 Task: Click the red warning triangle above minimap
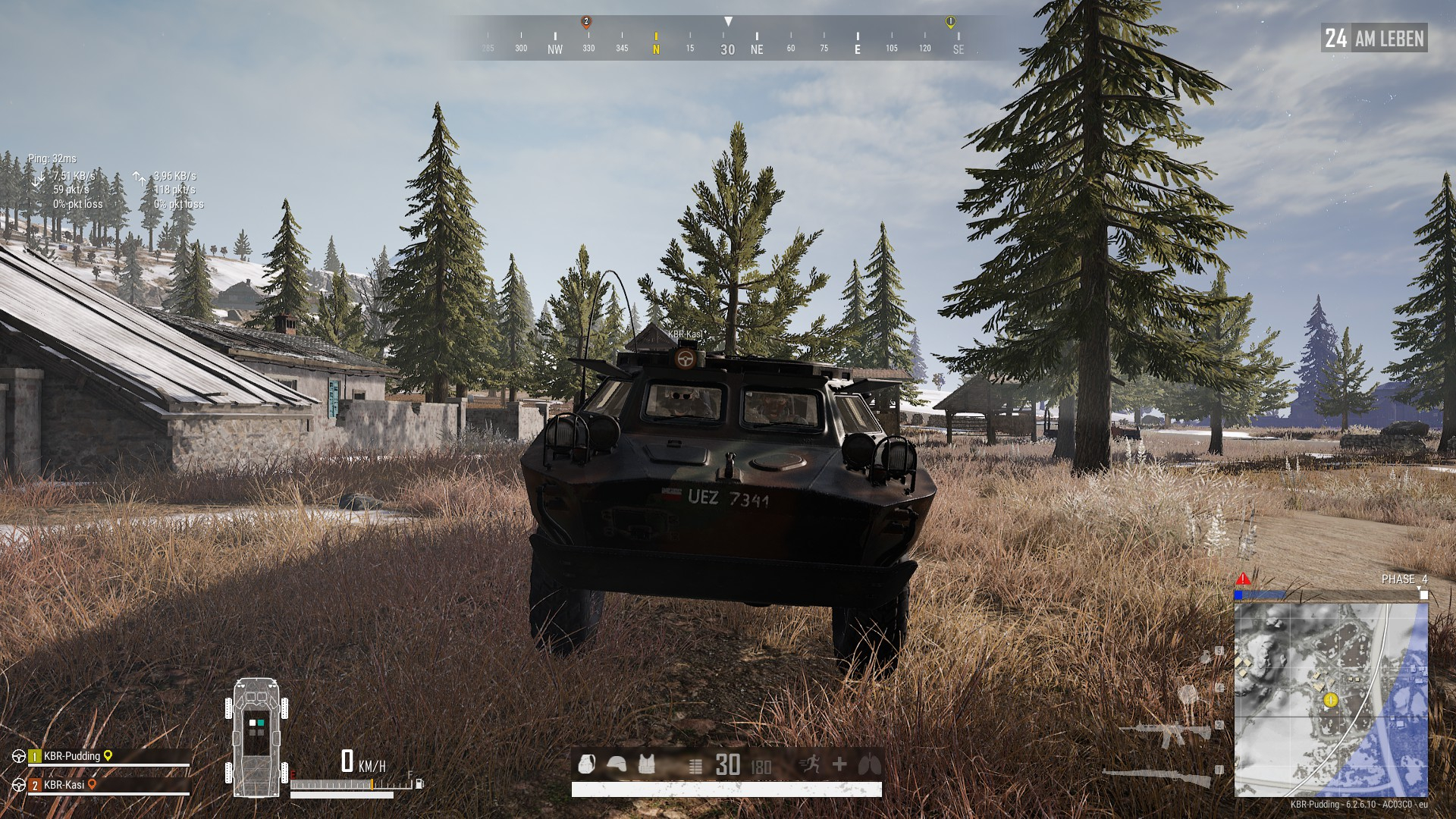pos(1243,579)
